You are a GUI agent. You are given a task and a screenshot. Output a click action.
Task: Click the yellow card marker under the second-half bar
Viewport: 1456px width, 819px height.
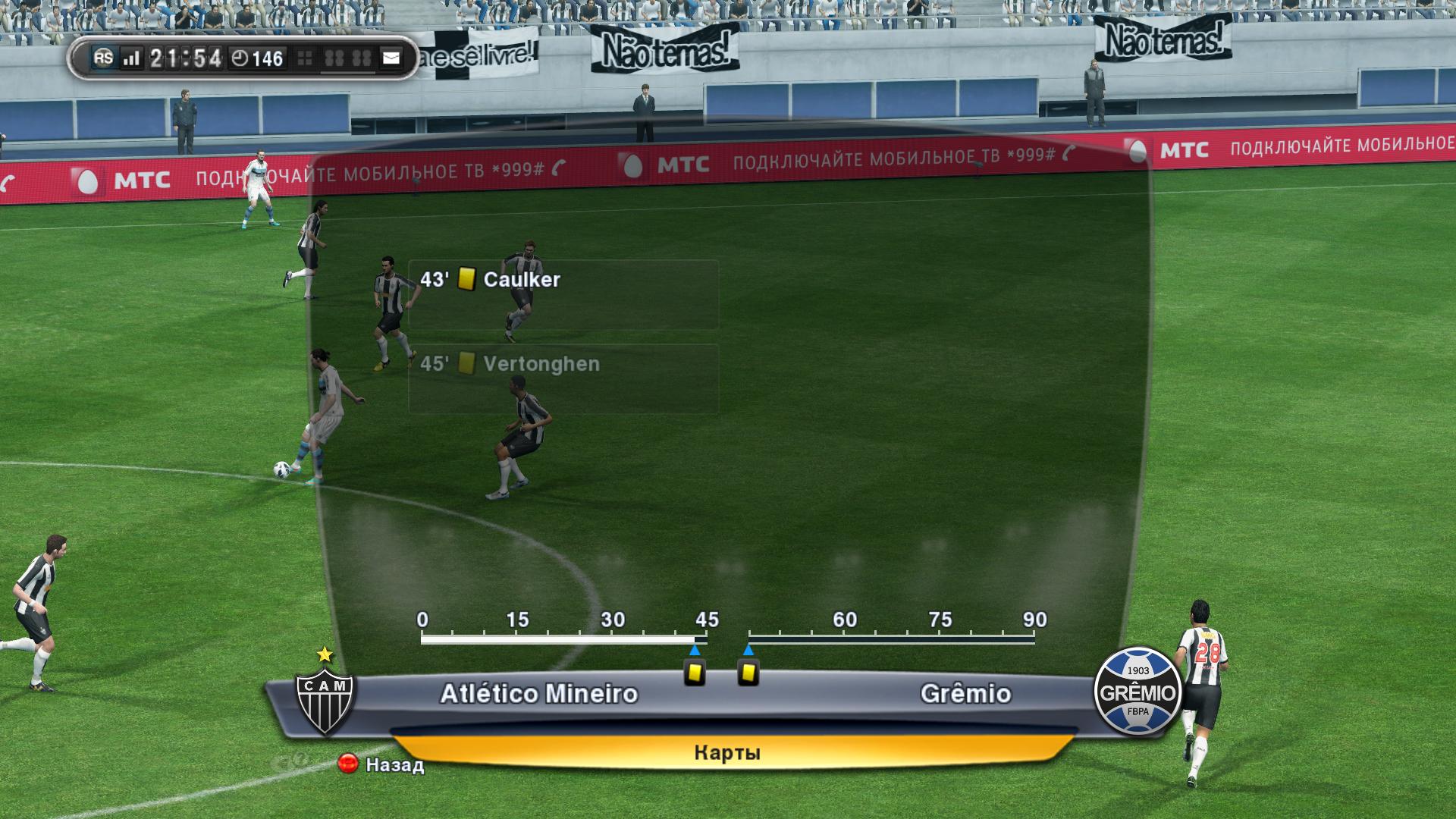[x=748, y=672]
